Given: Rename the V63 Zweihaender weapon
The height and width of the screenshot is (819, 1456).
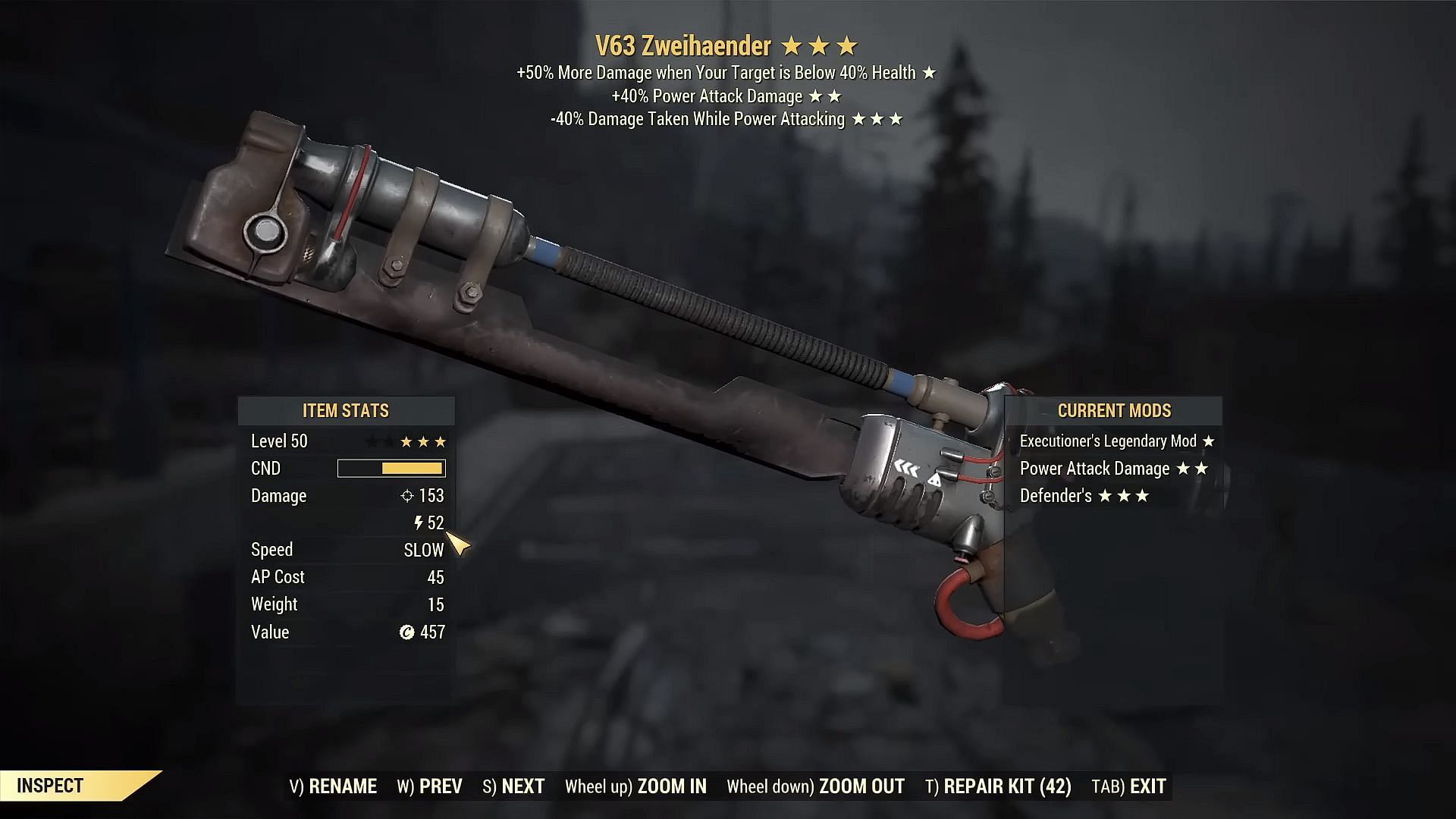Looking at the screenshot, I should click(333, 786).
